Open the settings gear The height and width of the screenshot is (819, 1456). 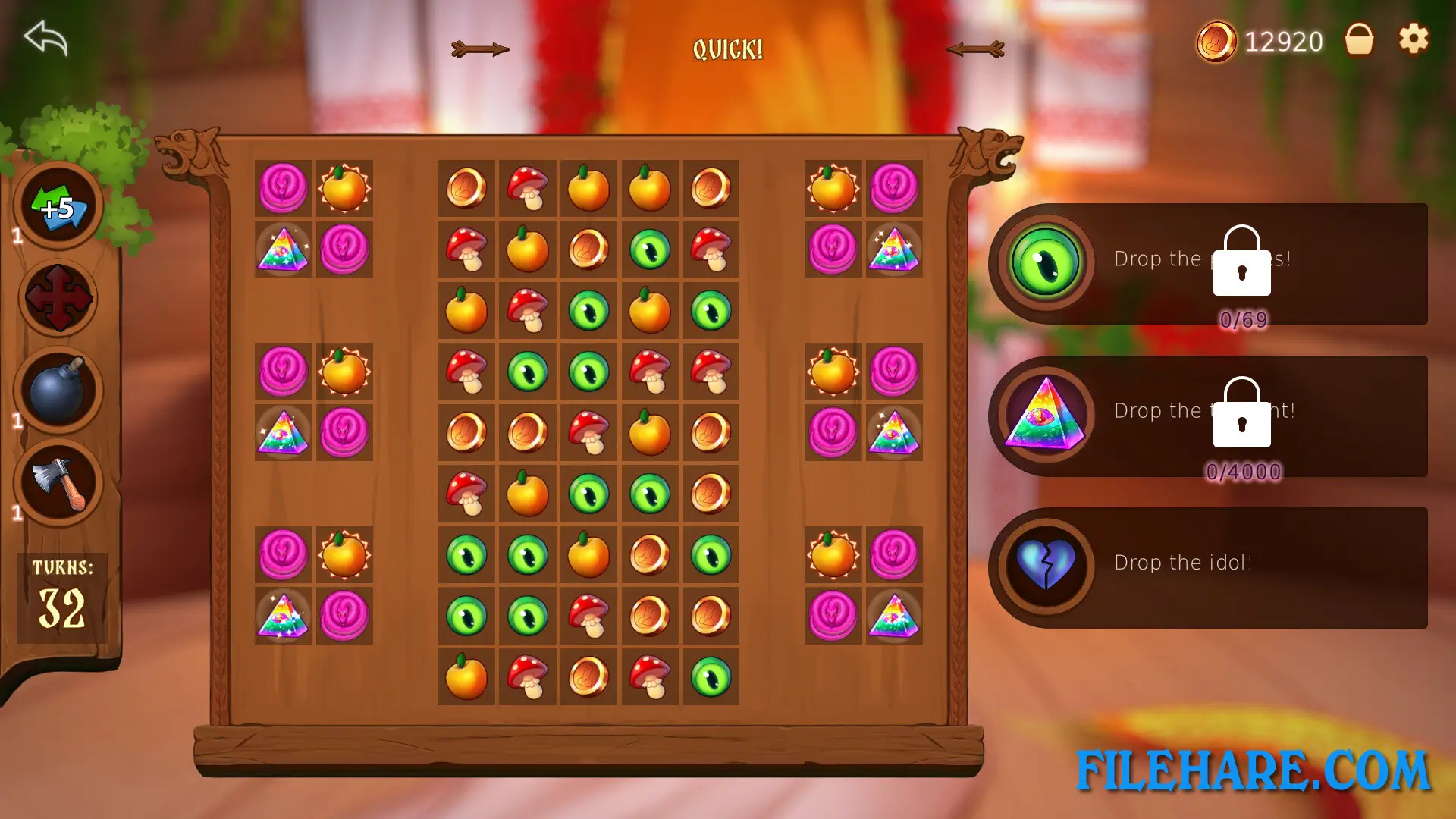[1412, 39]
